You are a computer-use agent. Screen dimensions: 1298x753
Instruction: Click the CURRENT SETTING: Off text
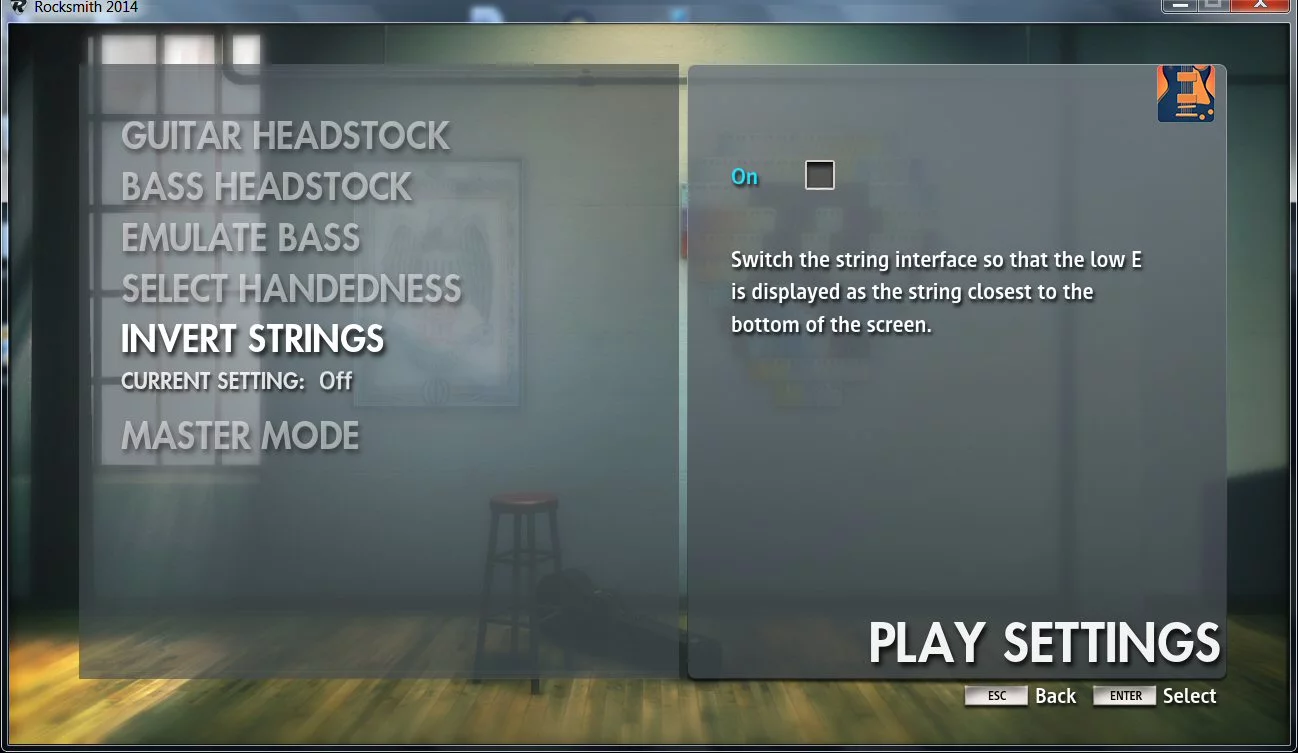click(235, 381)
